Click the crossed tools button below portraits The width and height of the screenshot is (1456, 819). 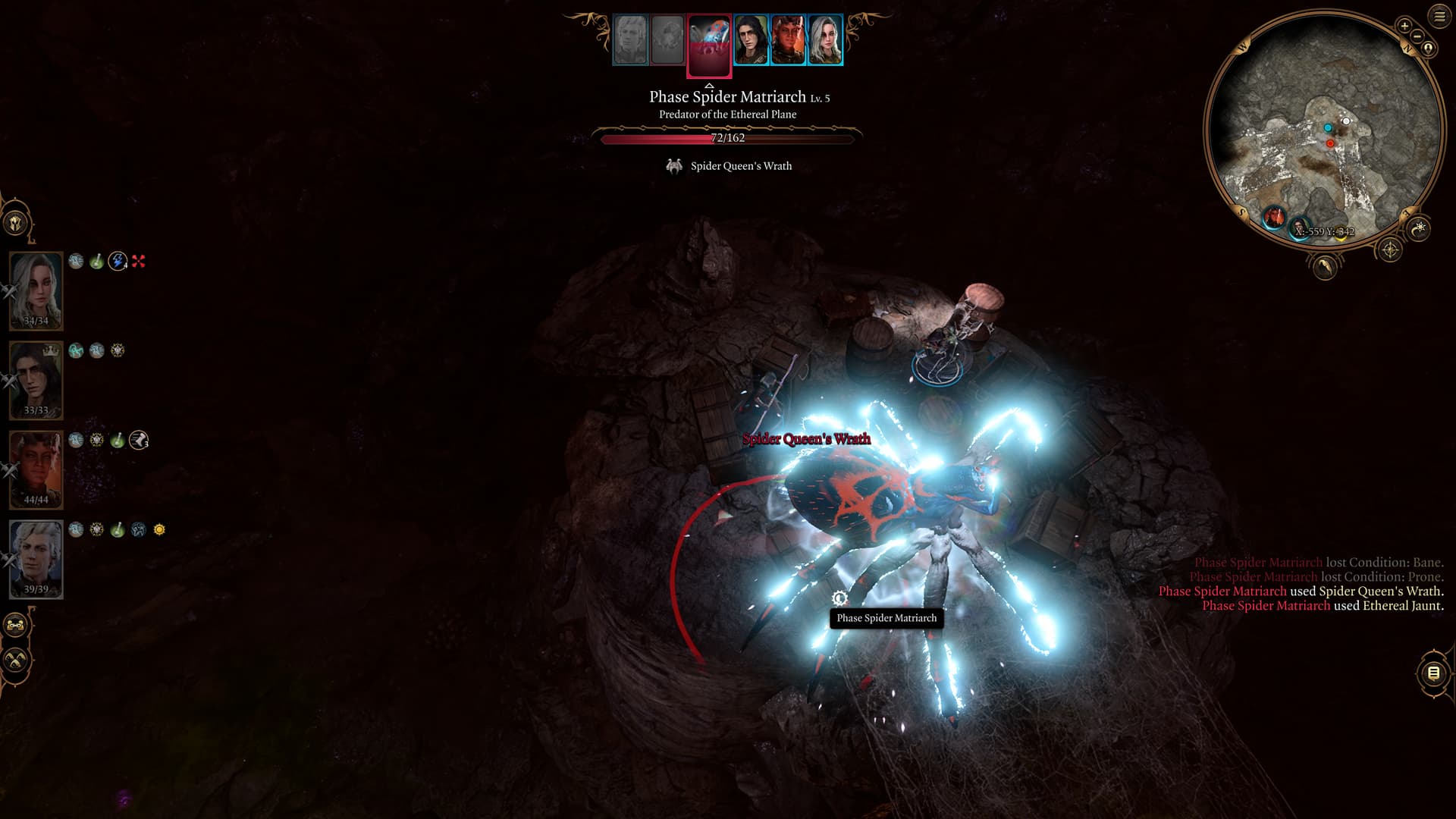click(16, 660)
